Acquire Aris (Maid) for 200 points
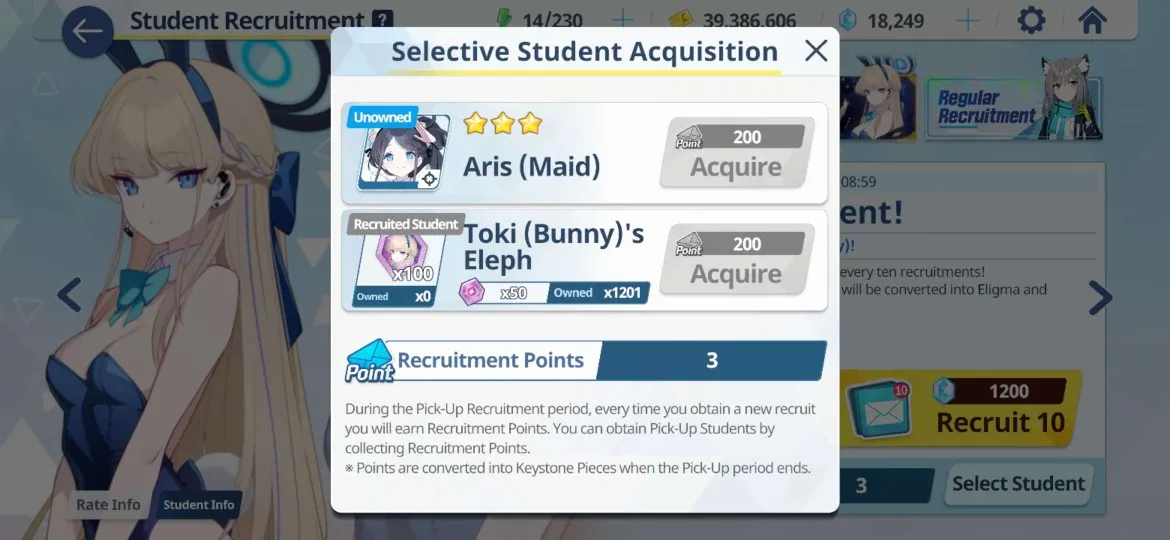Viewport: 1170px width, 540px height. pyautogui.click(x=736, y=153)
